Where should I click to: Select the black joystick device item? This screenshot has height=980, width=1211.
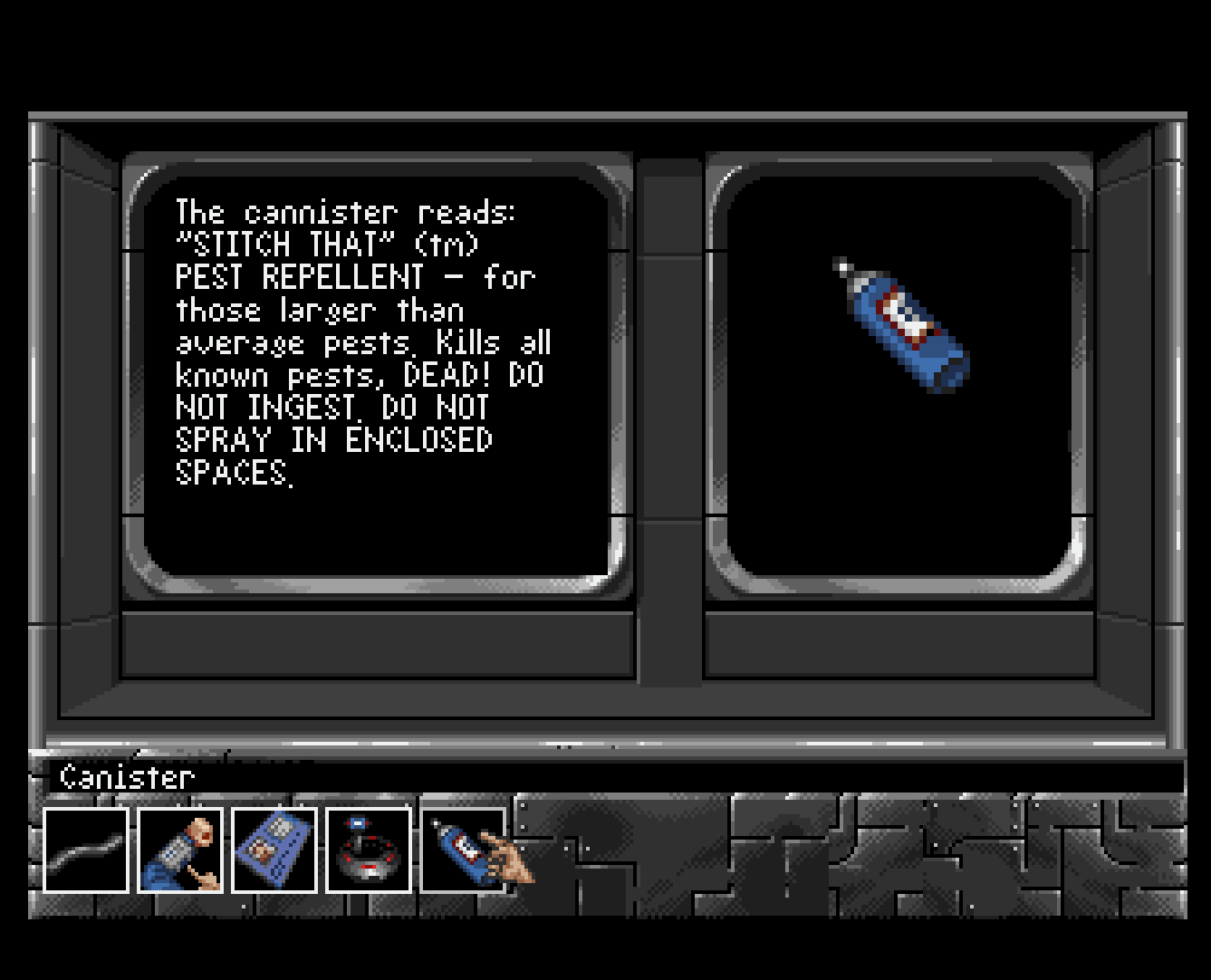[368, 850]
